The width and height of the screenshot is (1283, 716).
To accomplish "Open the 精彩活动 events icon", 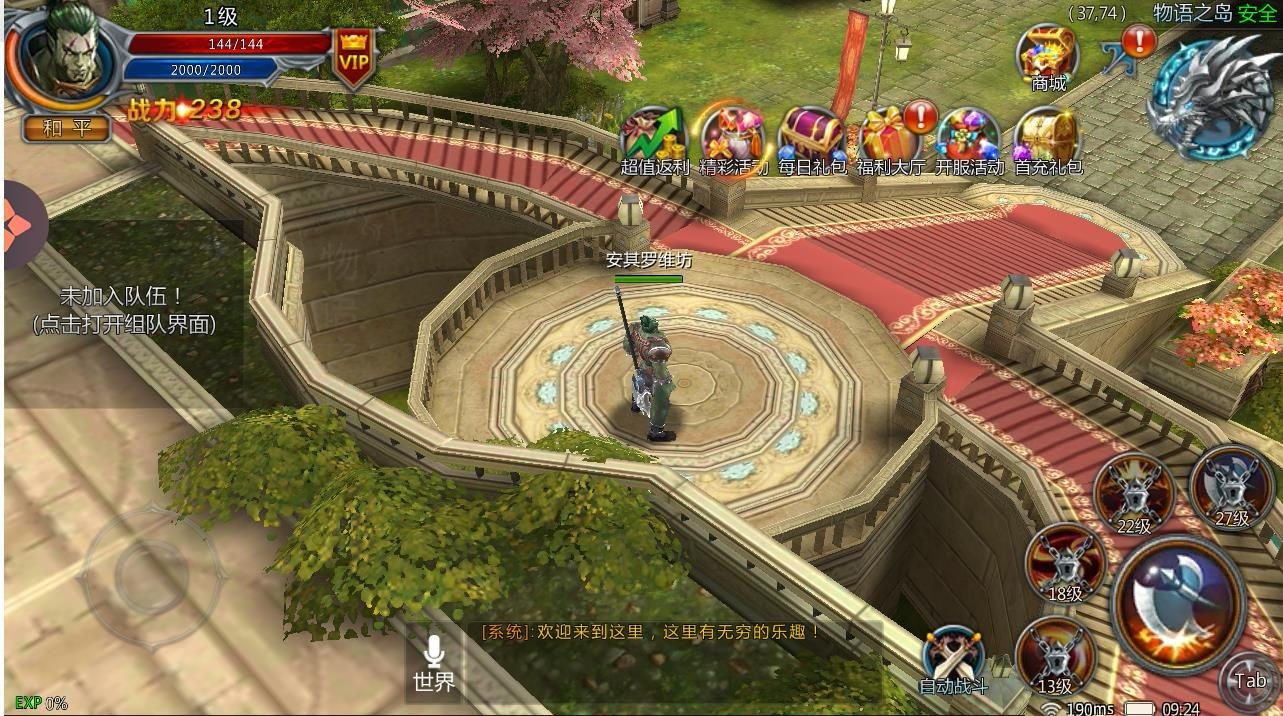I will tap(733, 138).
